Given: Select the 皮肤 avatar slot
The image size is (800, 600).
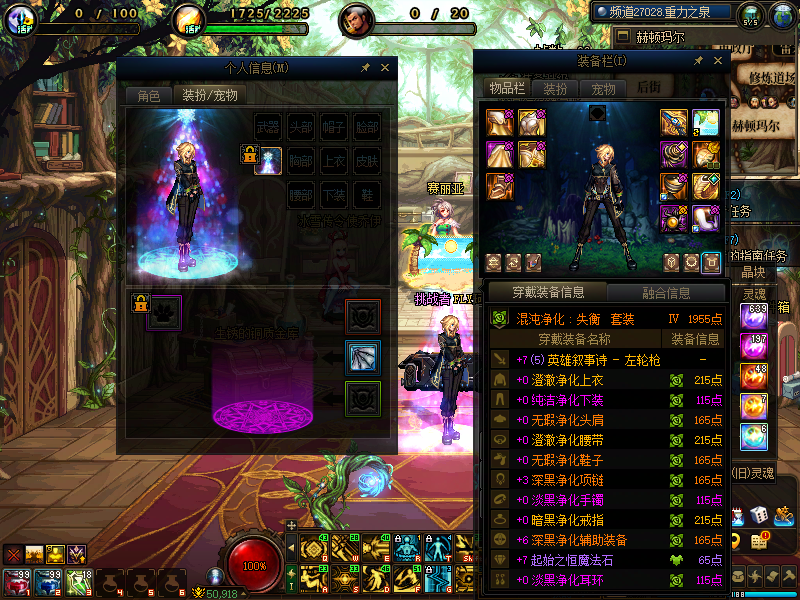Looking at the screenshot, I should (367, 160).
